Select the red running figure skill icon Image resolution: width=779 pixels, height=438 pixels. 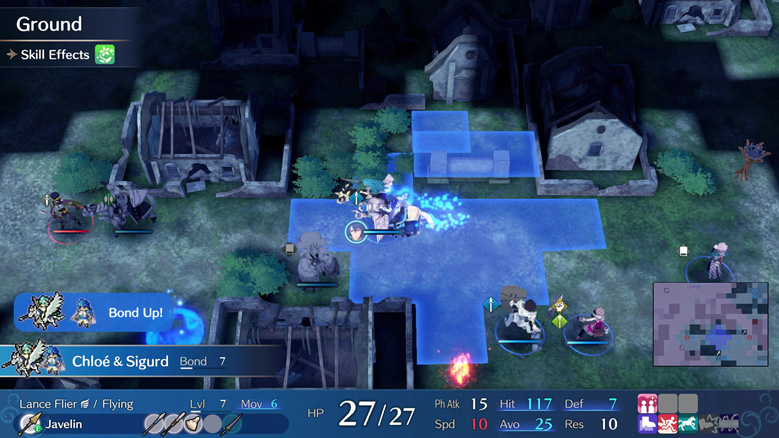tap(667, 425)
